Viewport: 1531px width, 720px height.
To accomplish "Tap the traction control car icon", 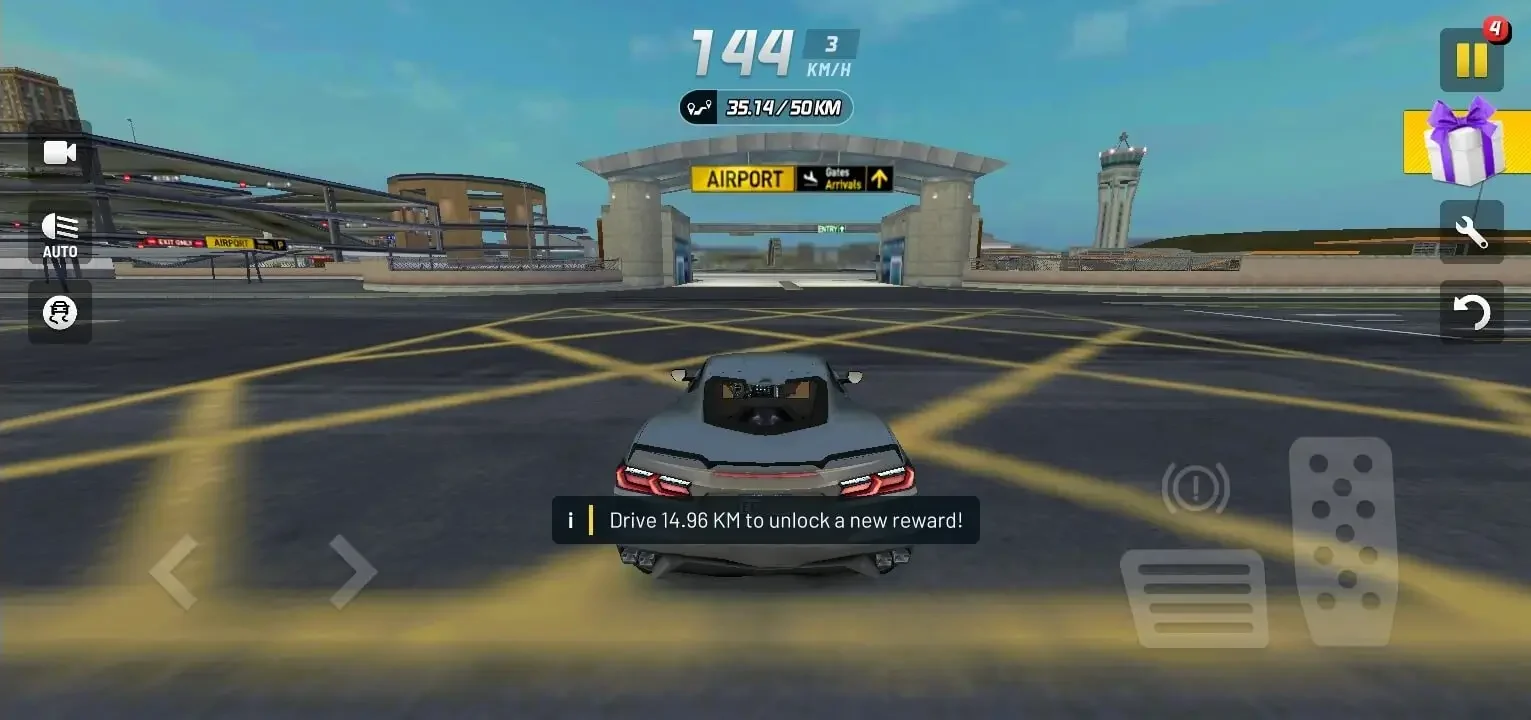I will point(59,312).
